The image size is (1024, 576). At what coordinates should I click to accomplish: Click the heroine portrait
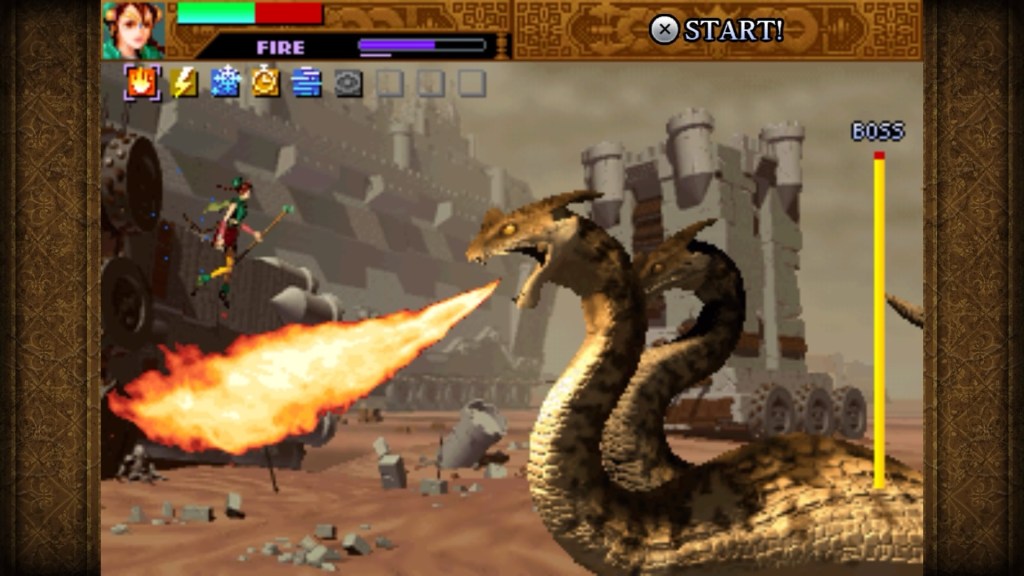[133, 30]
